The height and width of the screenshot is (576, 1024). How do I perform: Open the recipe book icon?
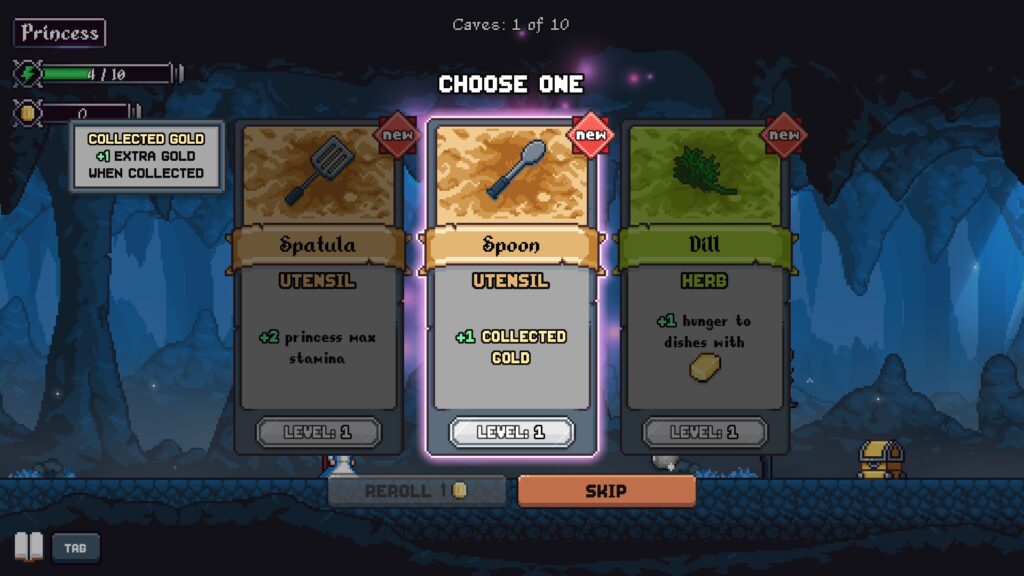pyautogui.click(x=29, y=547)
